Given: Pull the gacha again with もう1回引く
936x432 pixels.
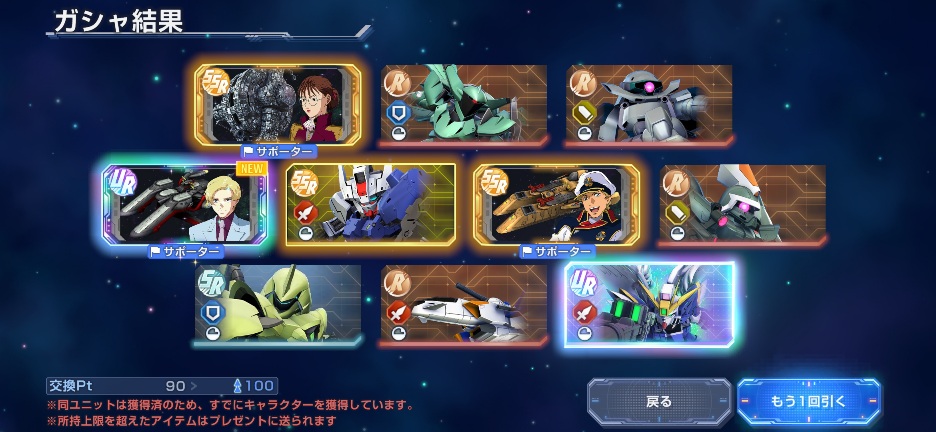Looking at the screenshot, I should point(808,401).
